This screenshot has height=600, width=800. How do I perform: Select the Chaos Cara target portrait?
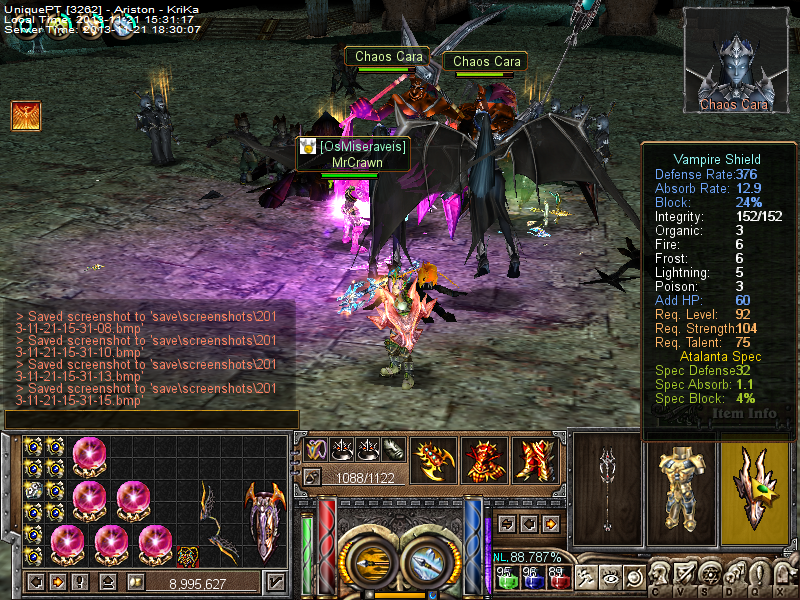735,60
